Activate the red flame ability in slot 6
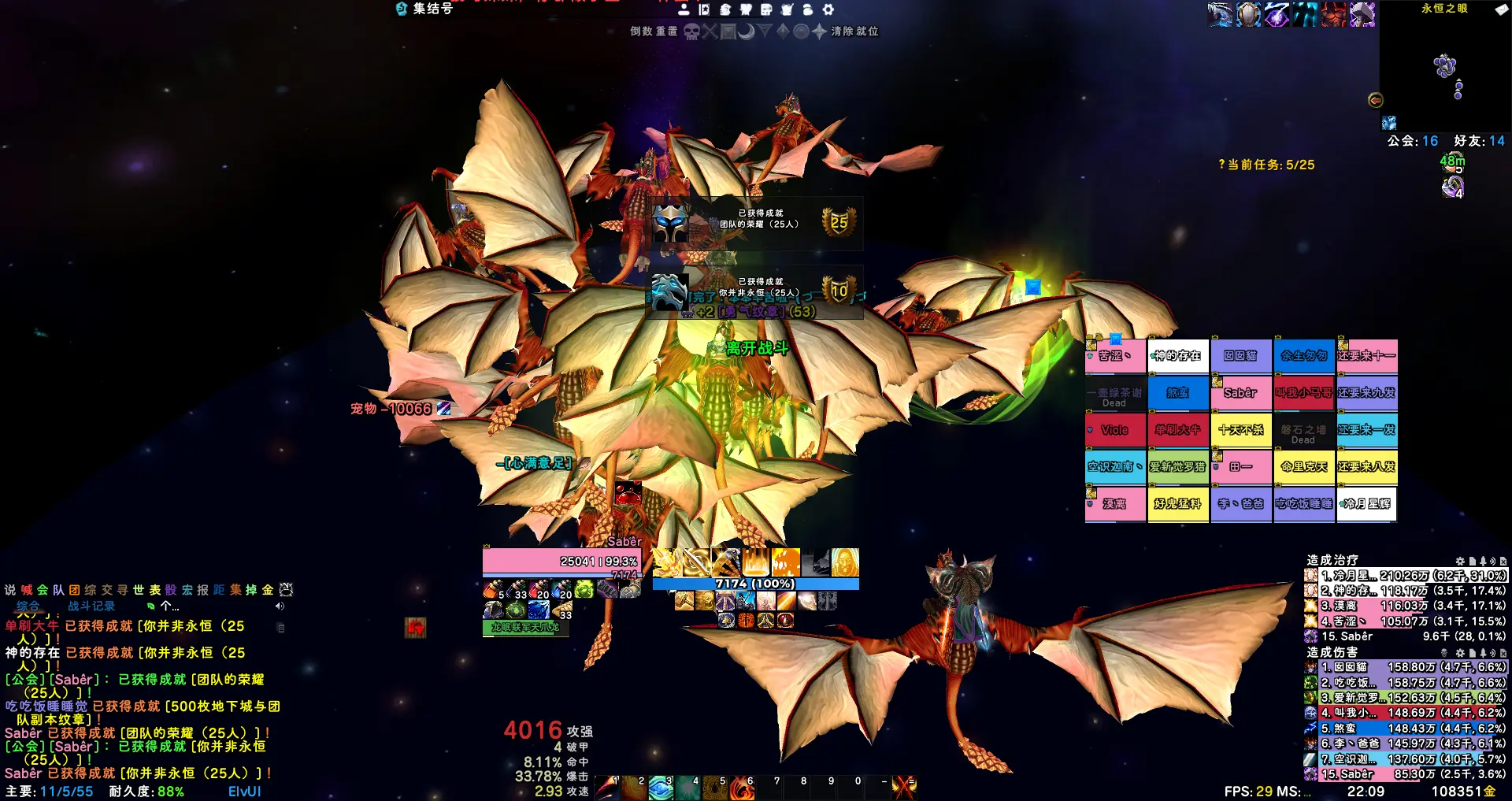Viewport: 1512px width, 801px height. point(742,787)
